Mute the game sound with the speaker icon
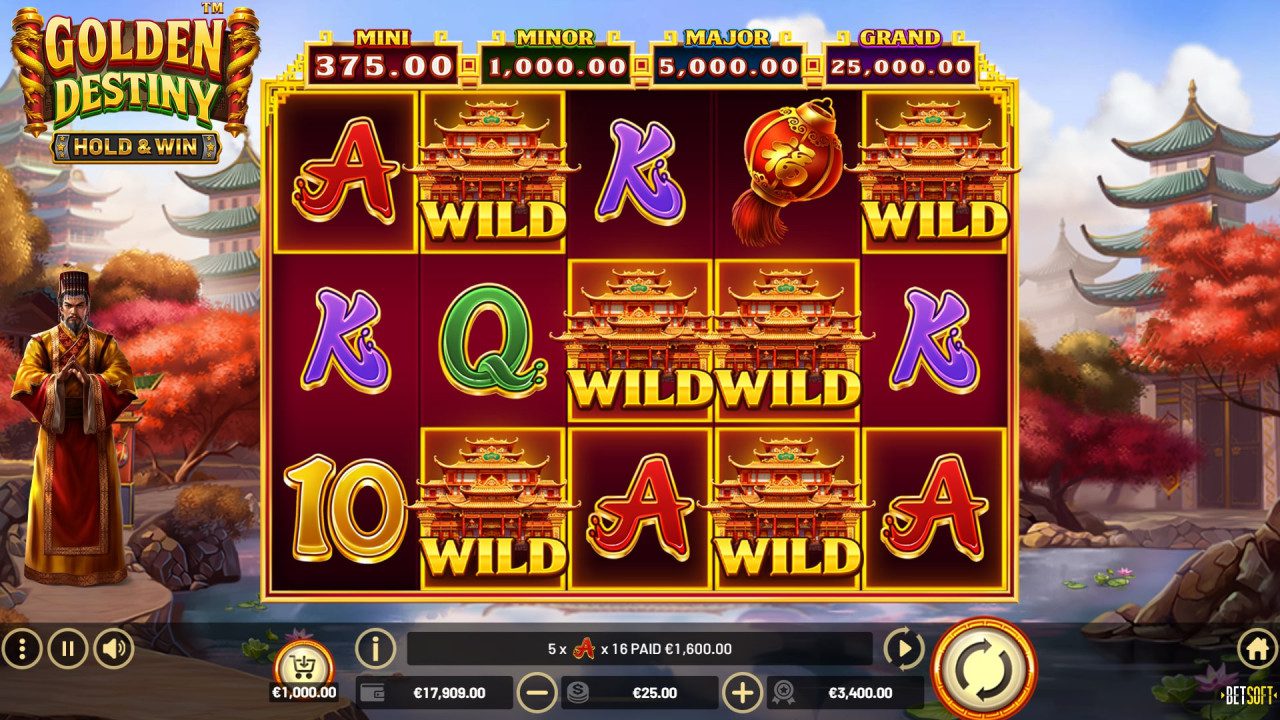1280x720 pixels. pos(110,648)
